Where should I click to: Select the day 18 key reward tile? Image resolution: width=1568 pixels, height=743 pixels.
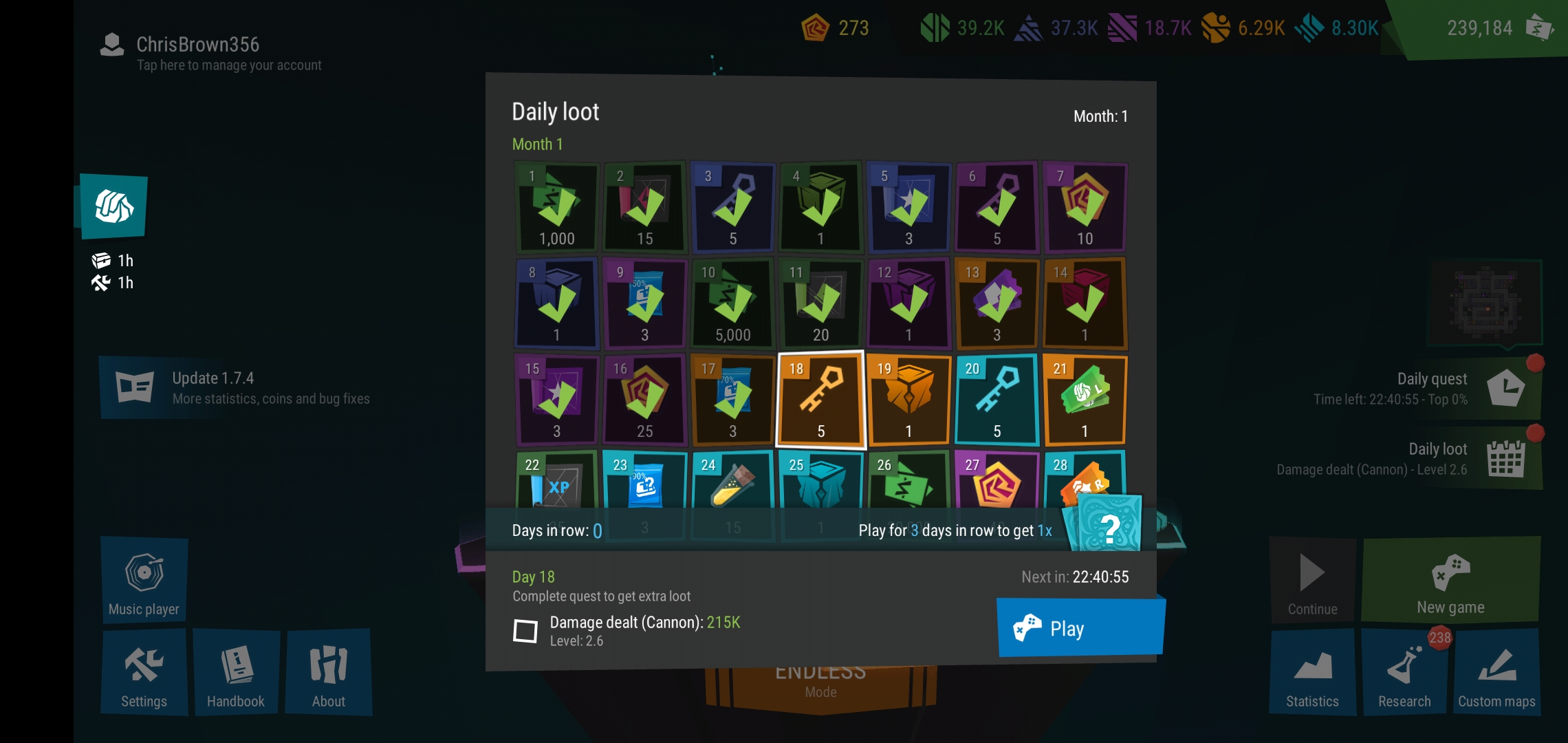coord(820,400)
